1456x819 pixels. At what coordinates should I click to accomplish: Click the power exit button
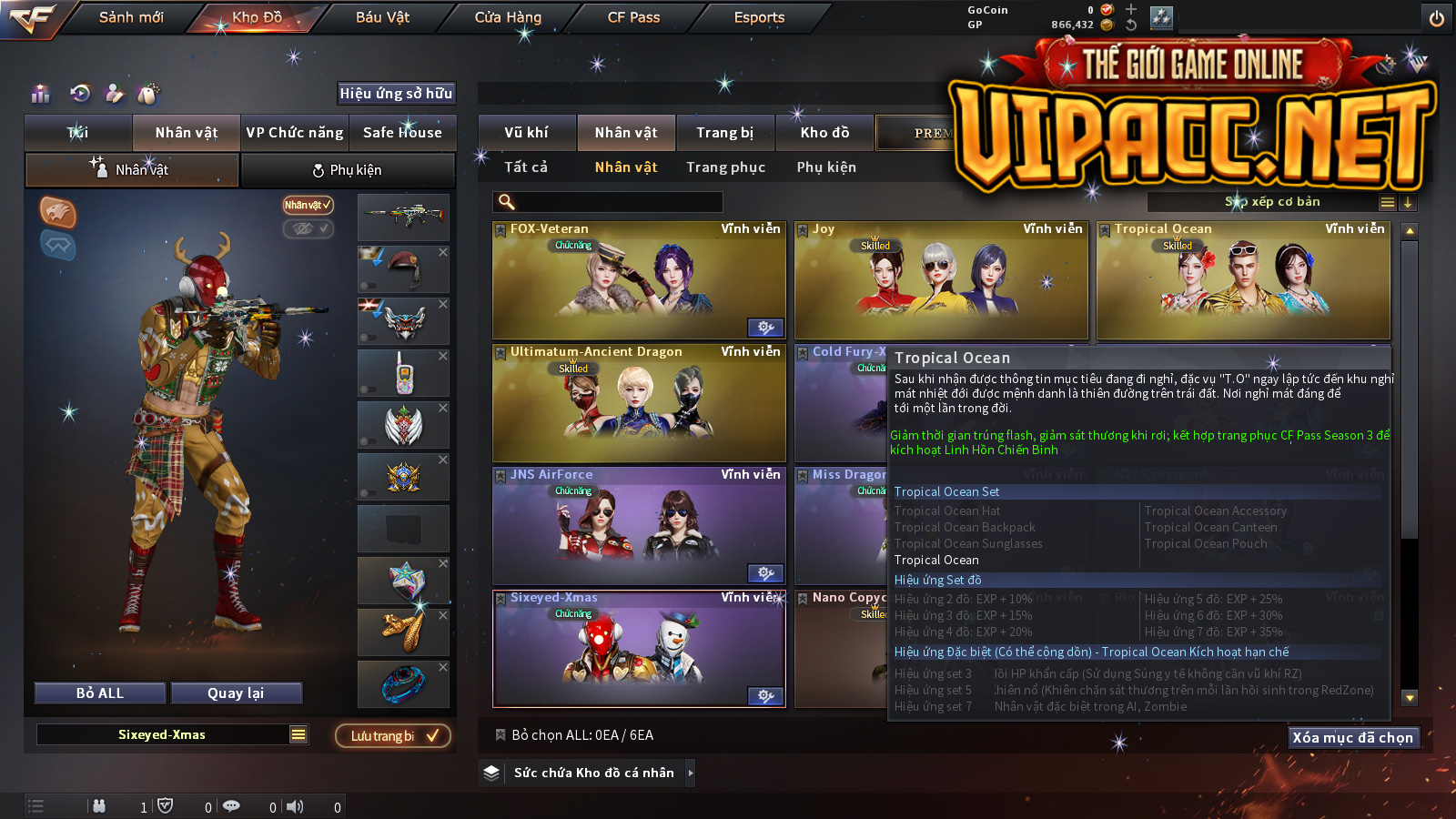click(1437, 18)
